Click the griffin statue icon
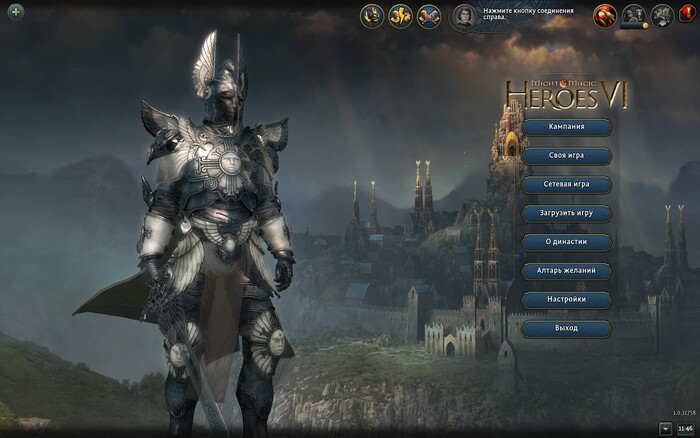Image resolution: width=700 pixels, height=438 pixels. [x=662, y=15]
